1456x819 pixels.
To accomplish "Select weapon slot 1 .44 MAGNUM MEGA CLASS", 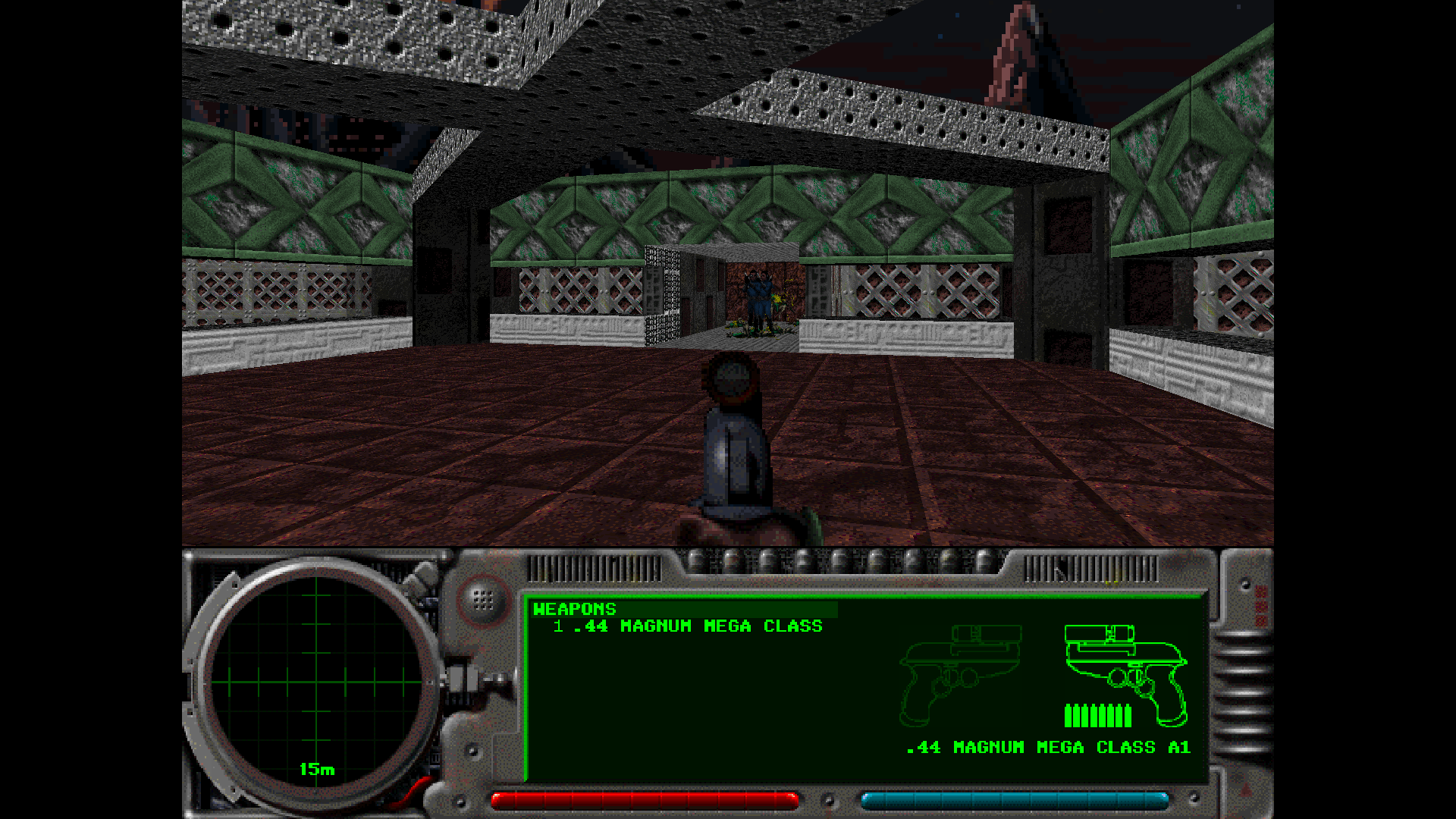I will (686, 627).
